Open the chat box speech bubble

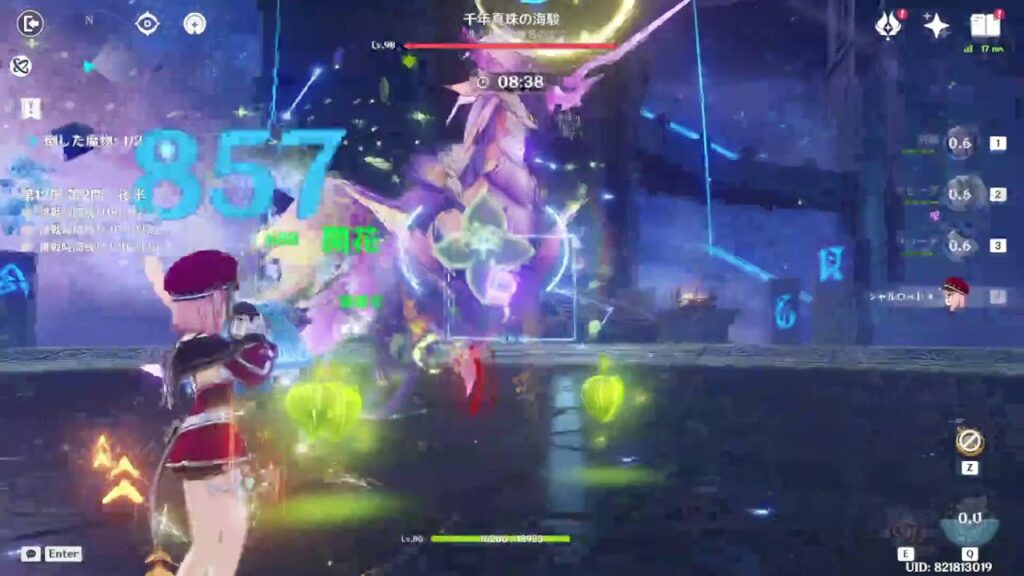tap(31, 553)
